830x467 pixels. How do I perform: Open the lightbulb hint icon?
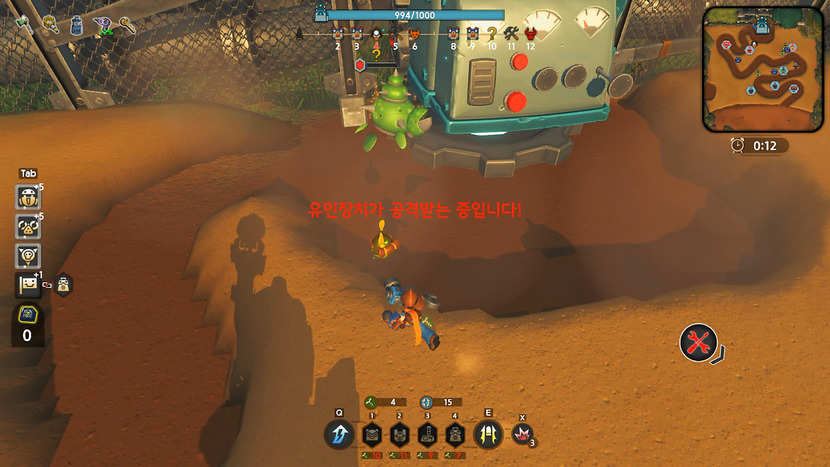pos(28,256)
